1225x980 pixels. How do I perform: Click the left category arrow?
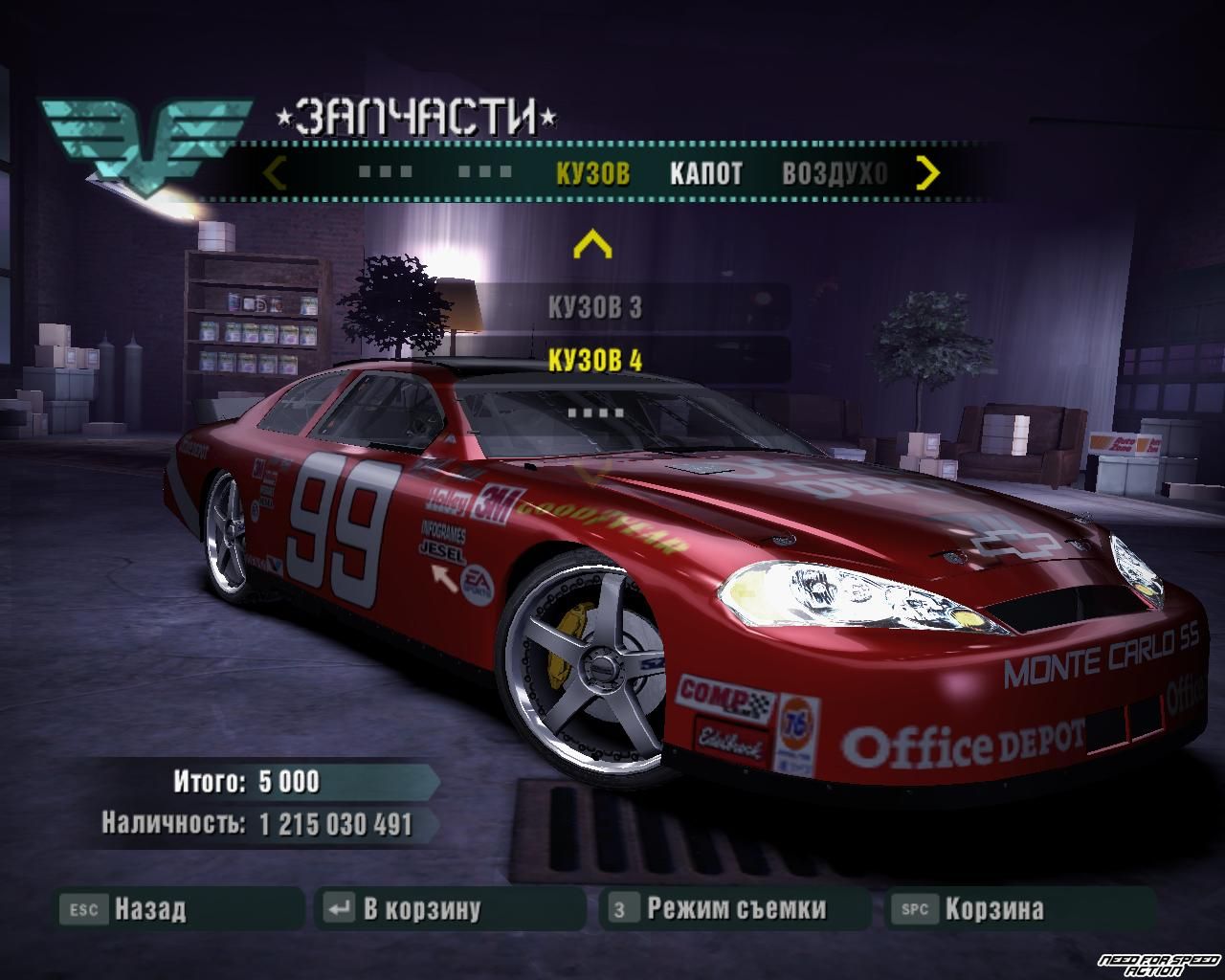(275, 173)
